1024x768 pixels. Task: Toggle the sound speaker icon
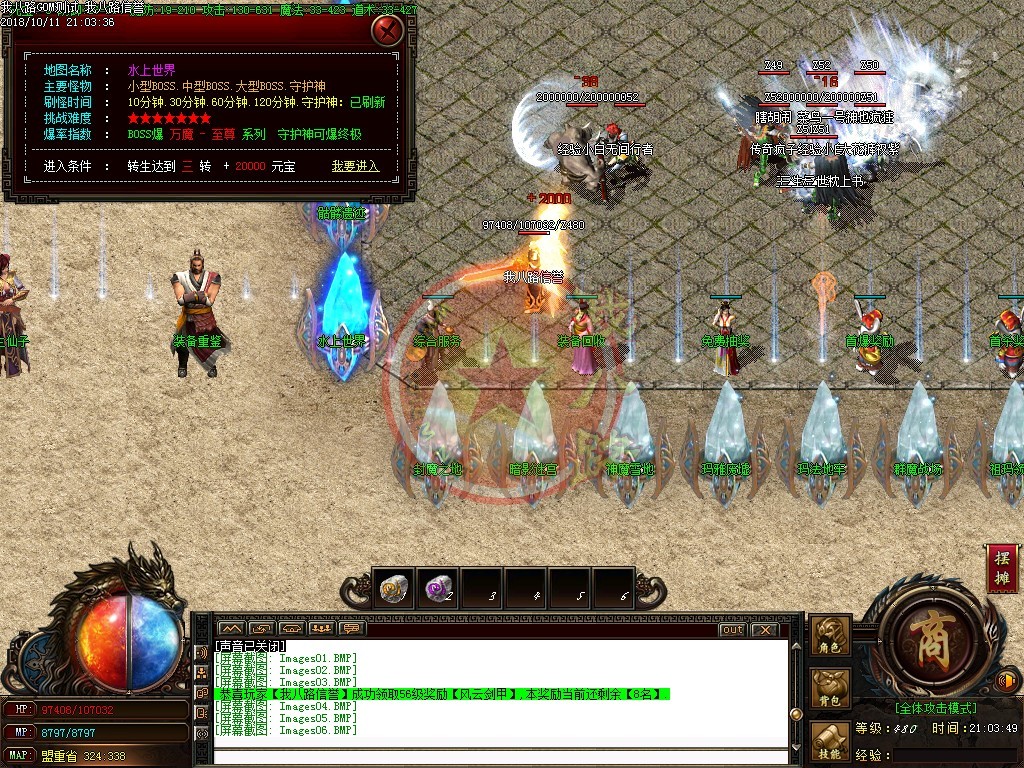[1008, 682]
